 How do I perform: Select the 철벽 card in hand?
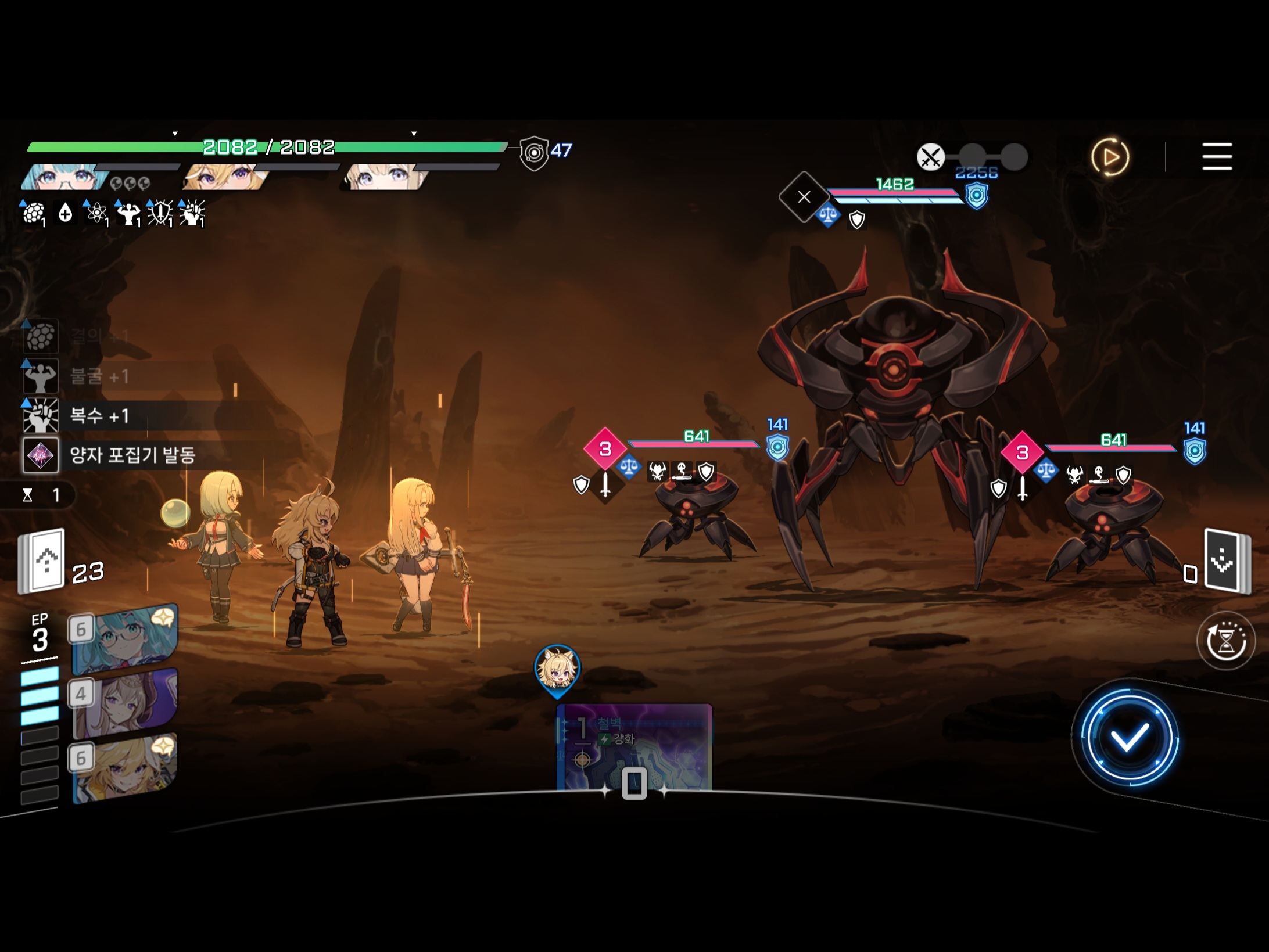click(x=634, y=748)
